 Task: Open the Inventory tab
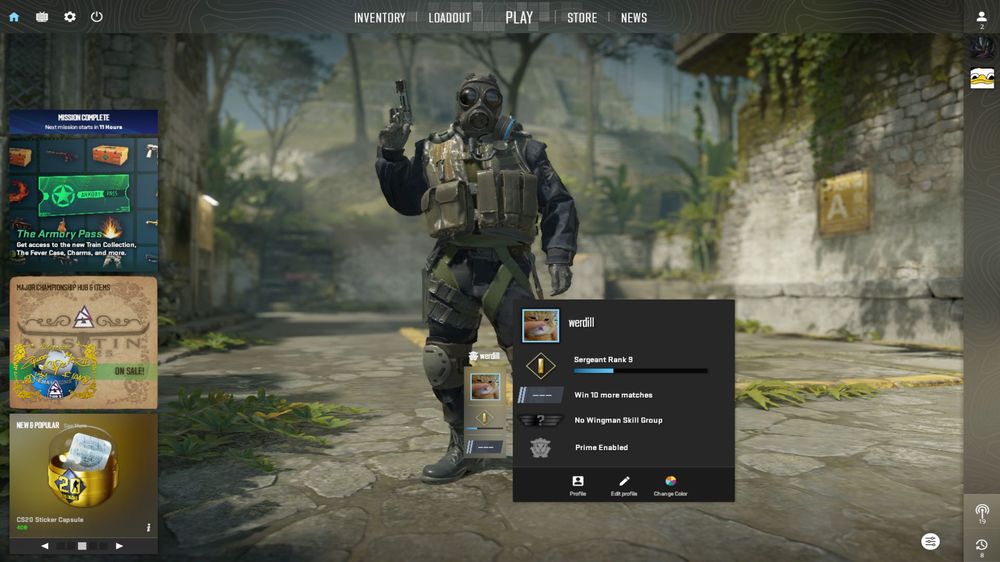point(379,18)
